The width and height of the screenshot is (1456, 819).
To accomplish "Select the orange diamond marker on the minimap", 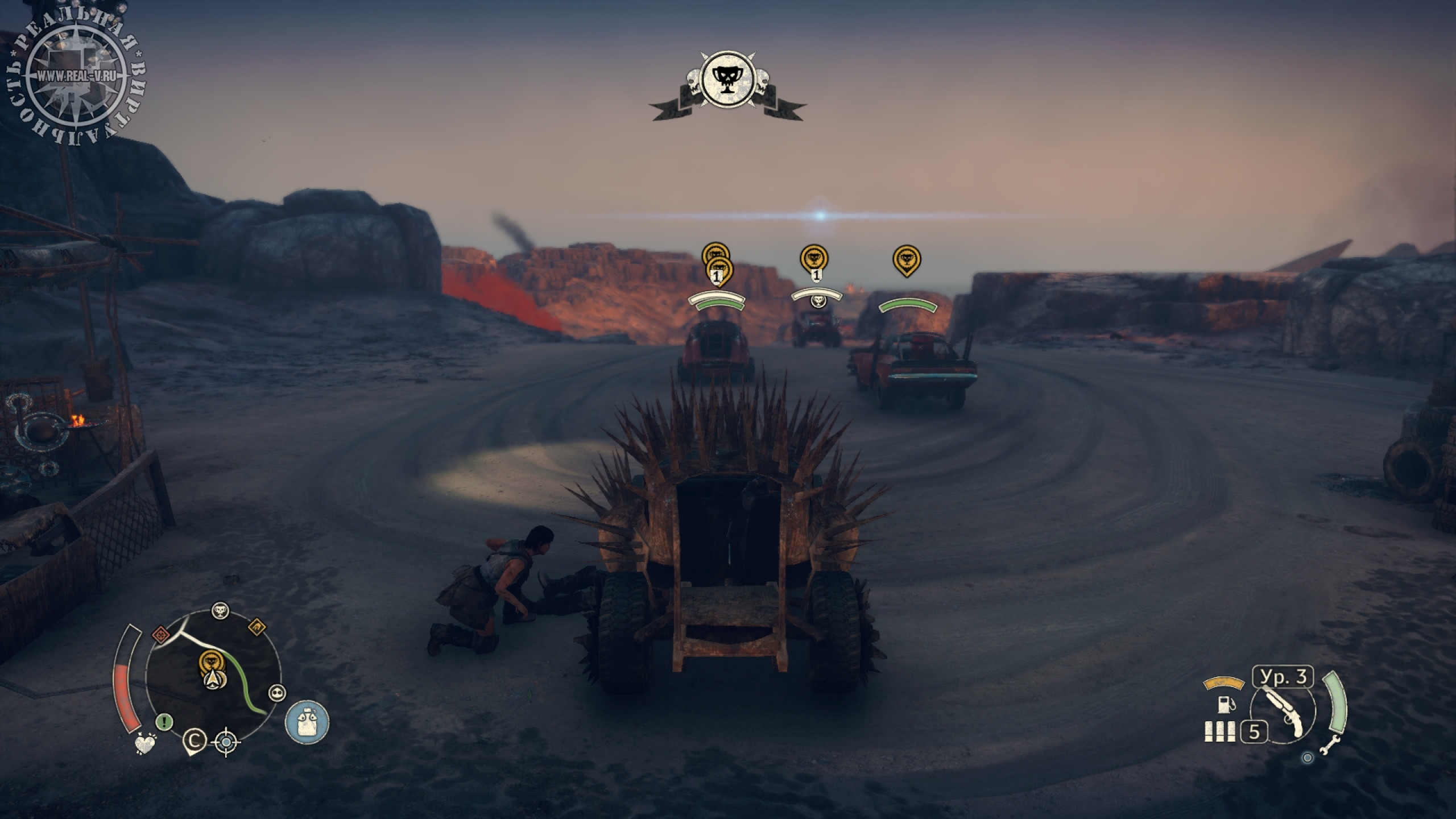I will 257,627.
